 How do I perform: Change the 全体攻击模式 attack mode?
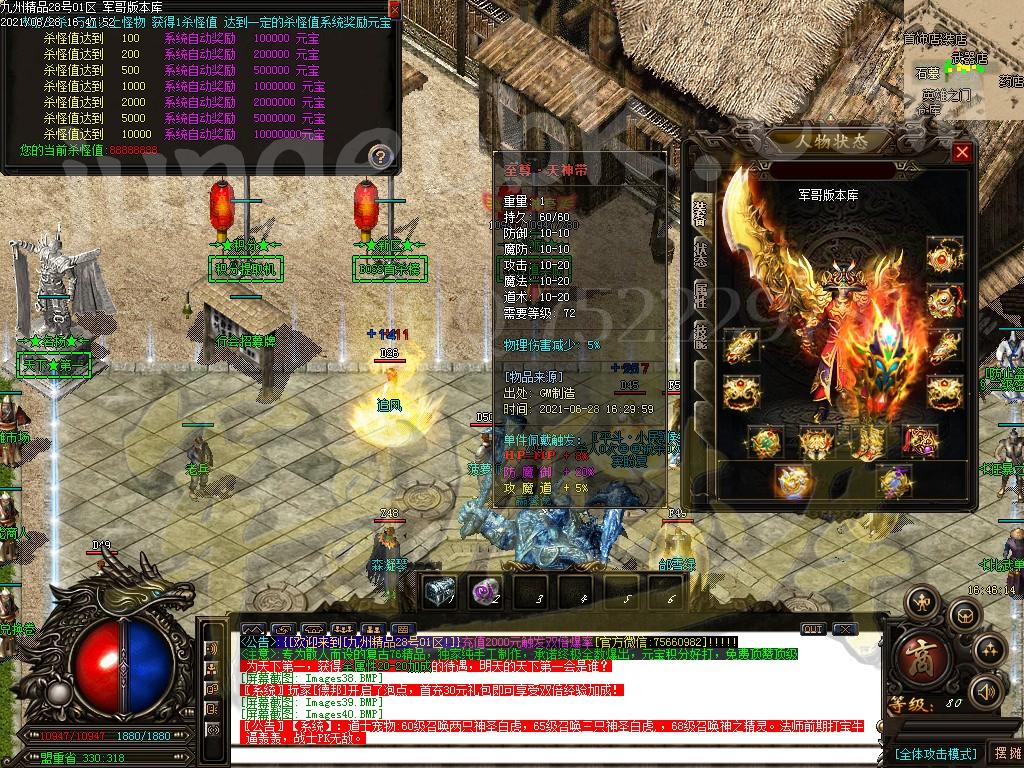(x=935, y=753)
